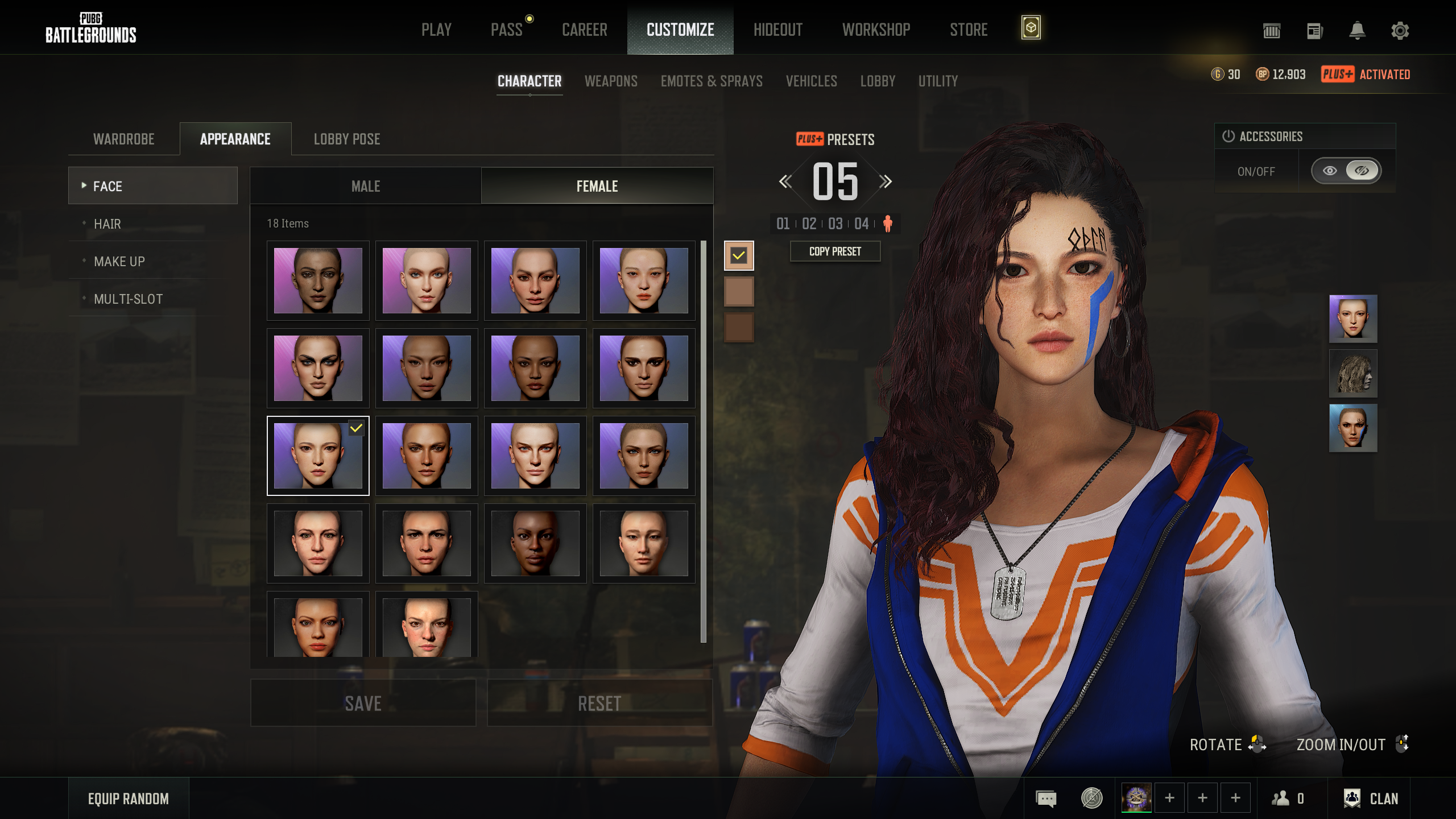Reset the appearance selection
The image size is (1456, 819).
[x=599, y=704]
